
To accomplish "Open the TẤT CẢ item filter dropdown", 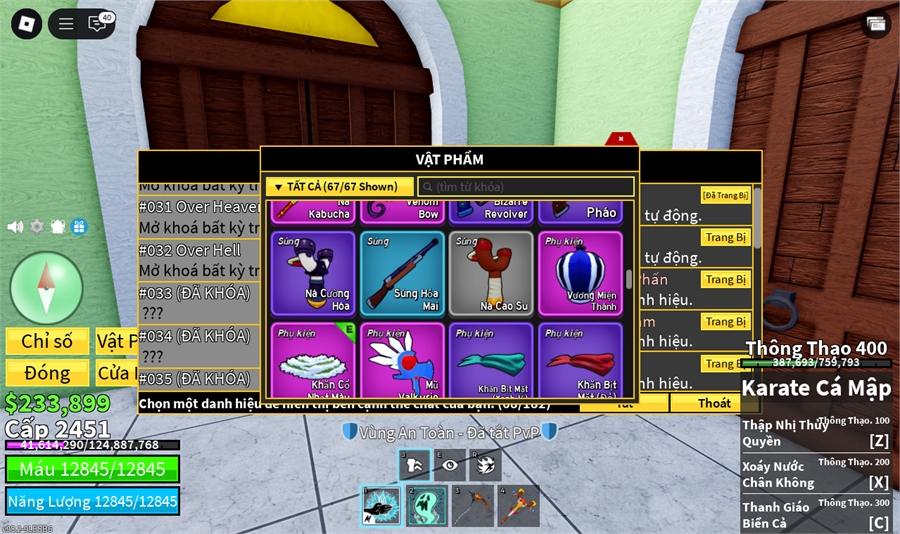I will tap(339, 187).
